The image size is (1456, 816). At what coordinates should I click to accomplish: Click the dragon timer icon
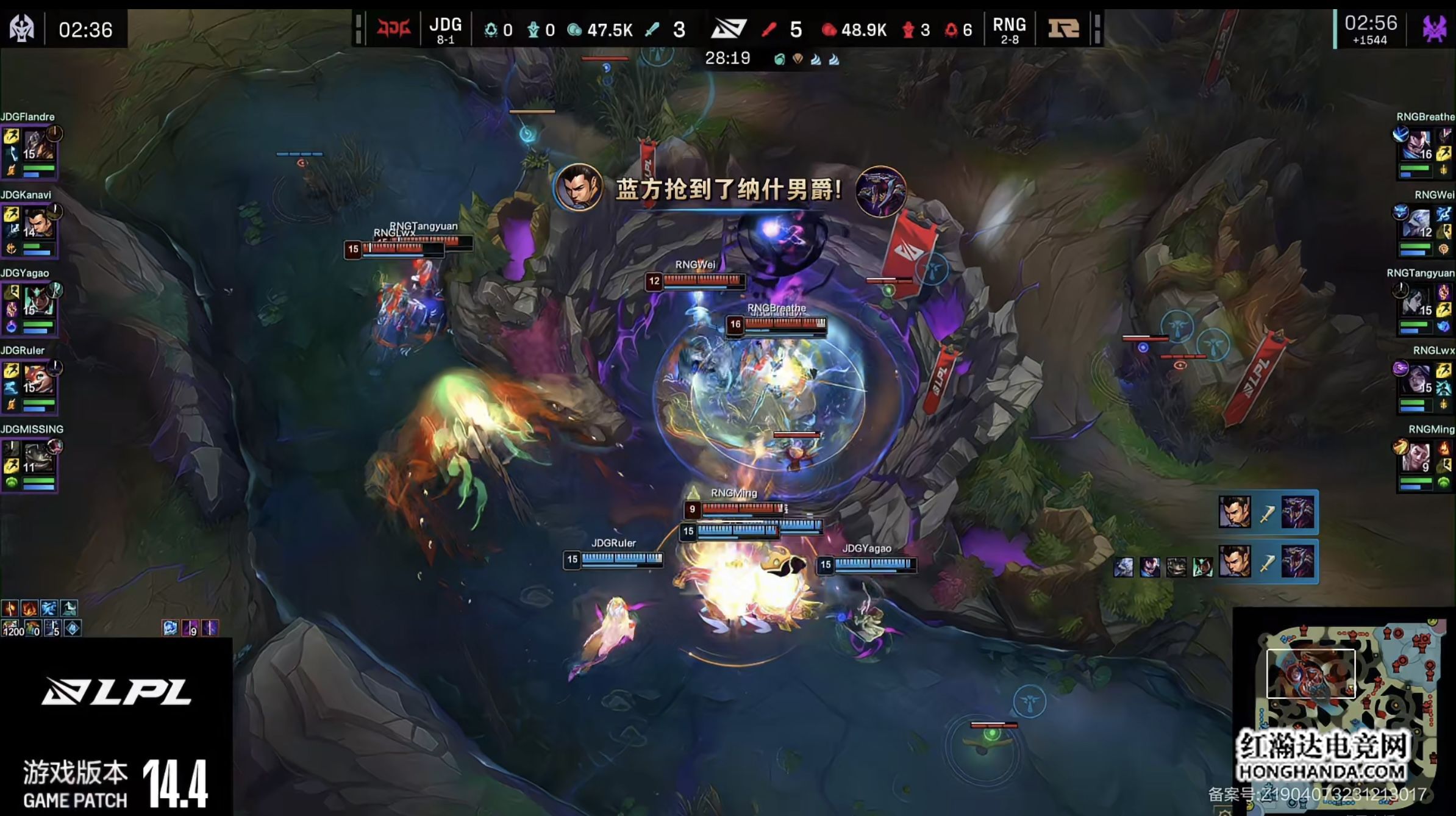click(x=22, y=28)
